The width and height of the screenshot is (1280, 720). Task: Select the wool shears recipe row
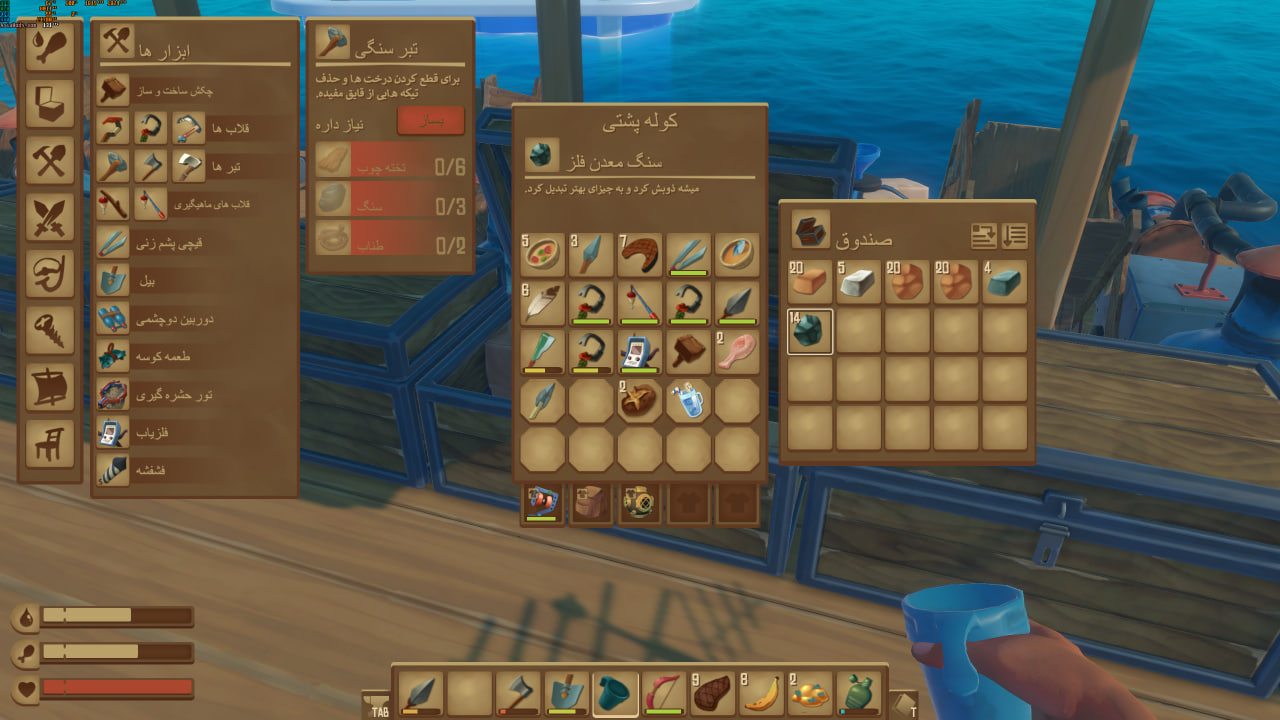(196, 242)
